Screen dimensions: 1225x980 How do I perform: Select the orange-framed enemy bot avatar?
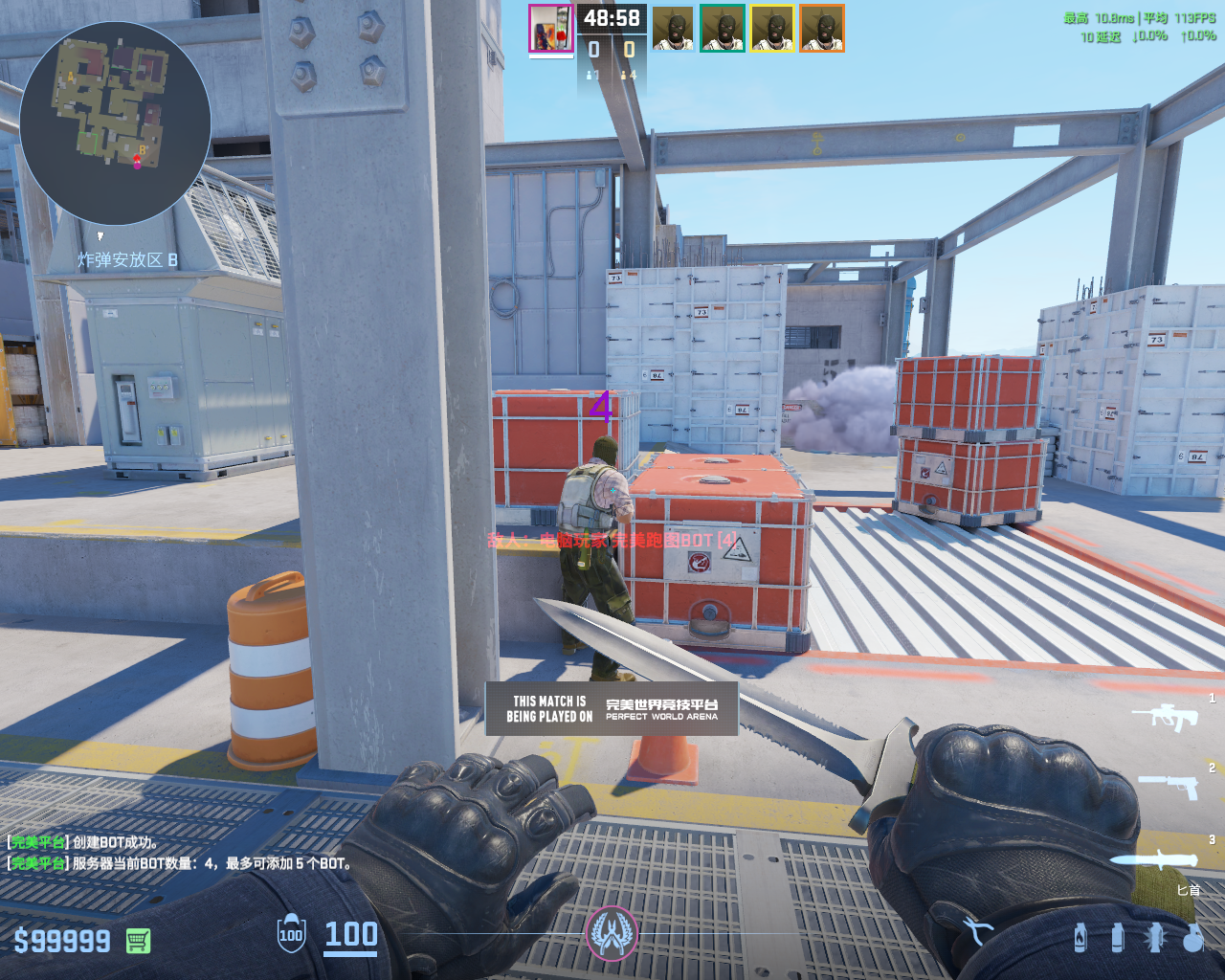tap(822, 29)
